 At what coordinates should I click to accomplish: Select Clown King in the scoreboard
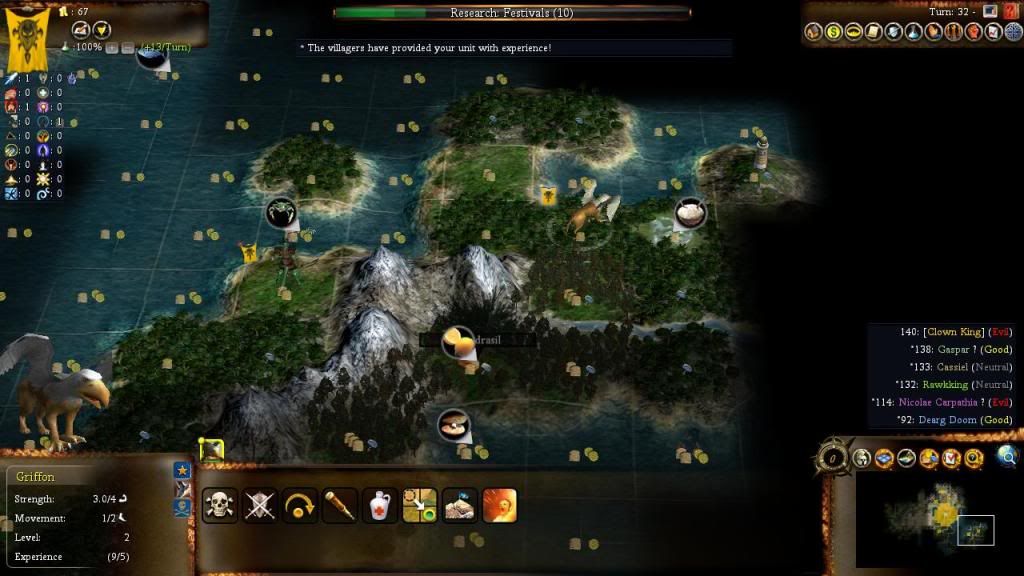tap(954, 332)
